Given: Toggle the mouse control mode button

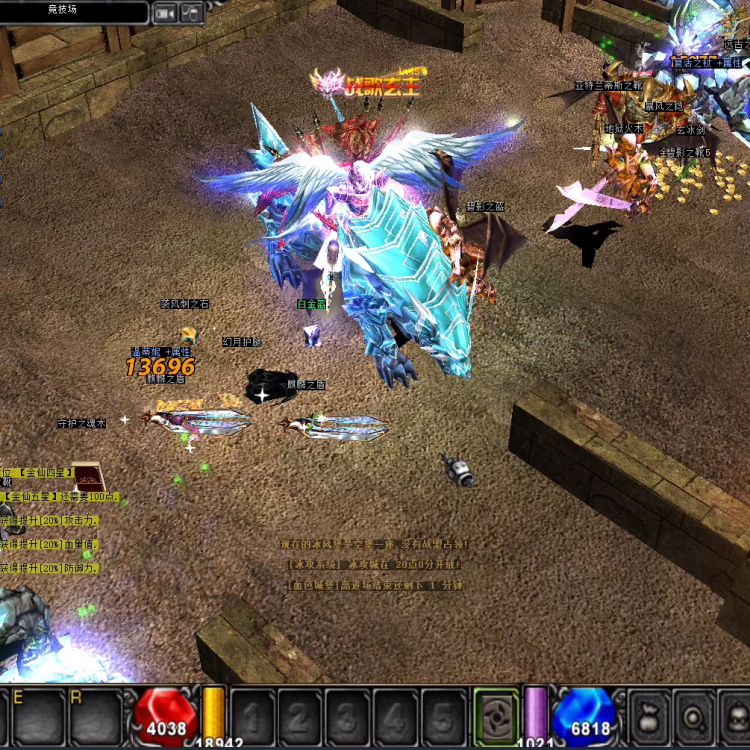Looking at the screenshot, I should click(191, 12).
